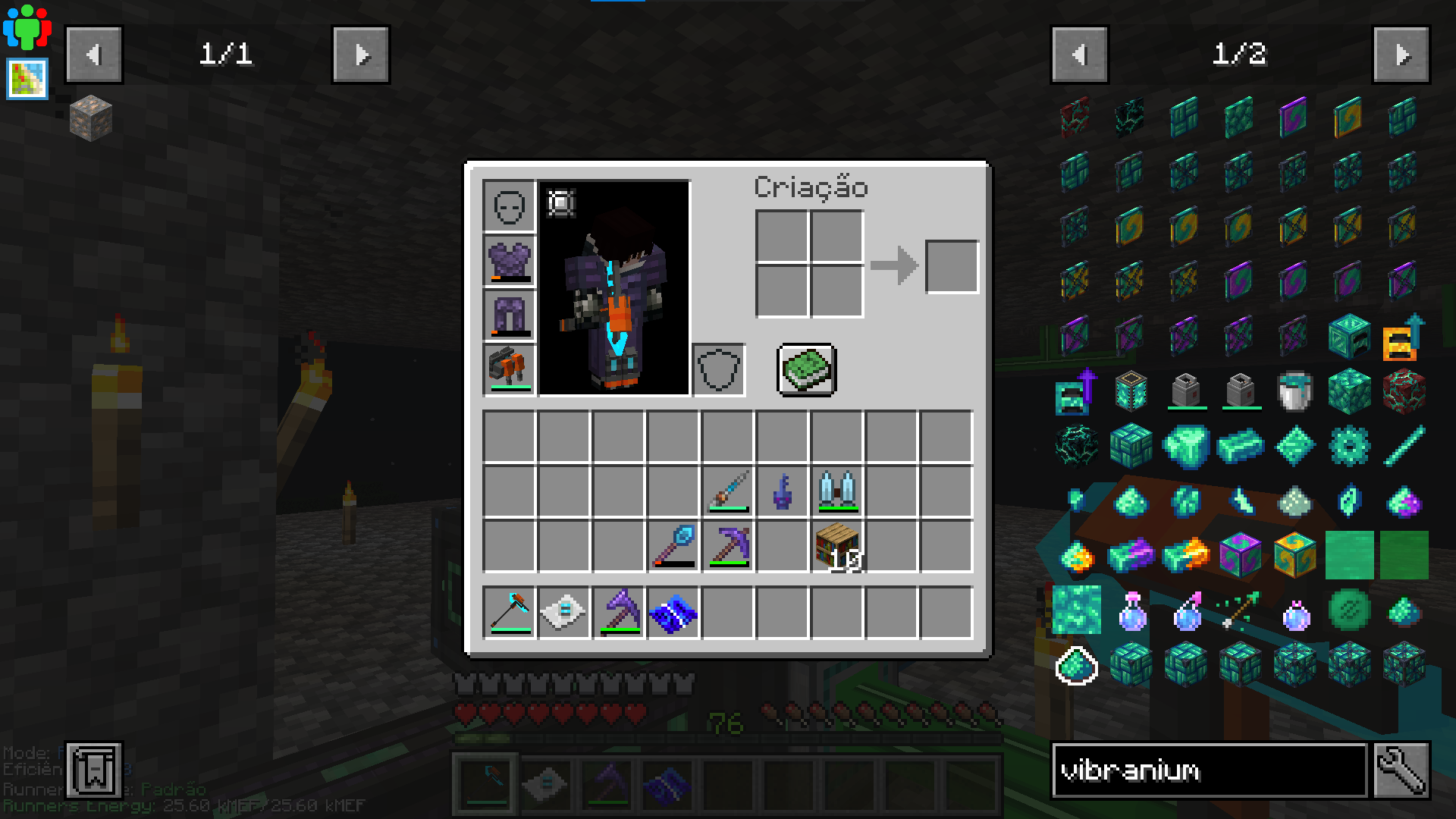
Task: Click the player list icon top left
Action: [26, 26]
